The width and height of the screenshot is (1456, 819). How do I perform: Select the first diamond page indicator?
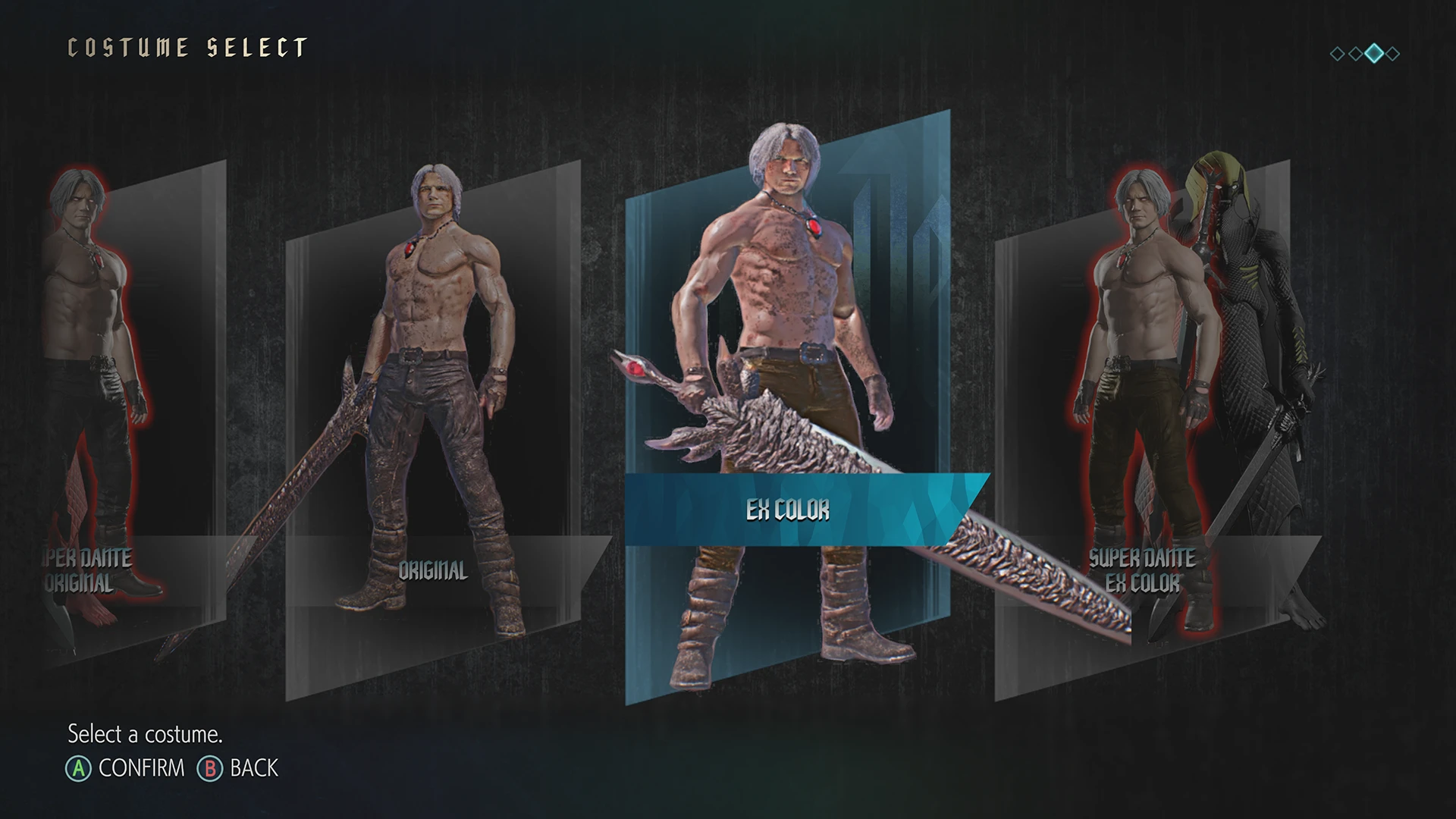click(1337, 54)
